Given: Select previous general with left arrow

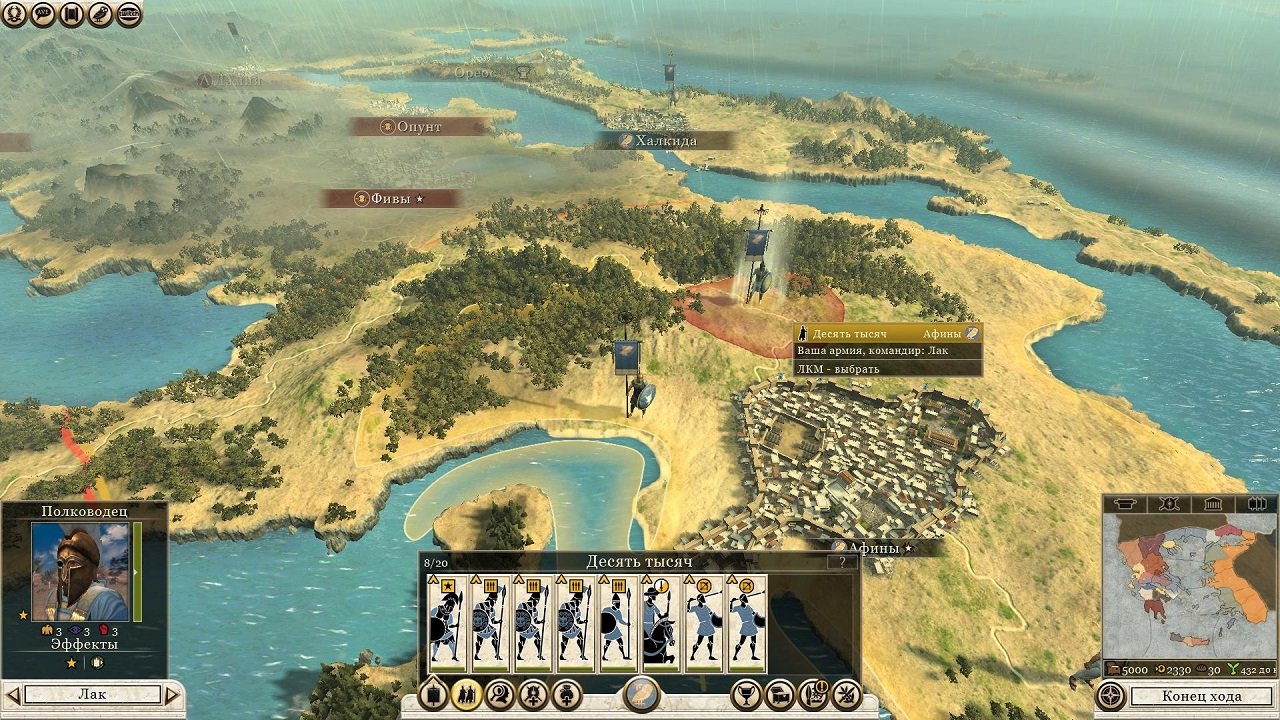Looking at the screenshot, I should click(x=11, y=694).
